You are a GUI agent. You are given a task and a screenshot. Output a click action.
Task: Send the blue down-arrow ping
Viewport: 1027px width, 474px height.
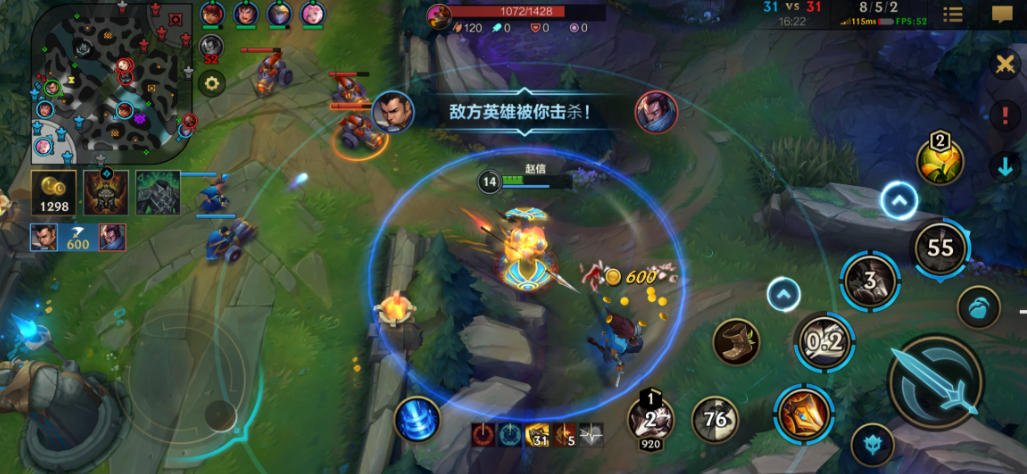click(x=1004, y=166)
